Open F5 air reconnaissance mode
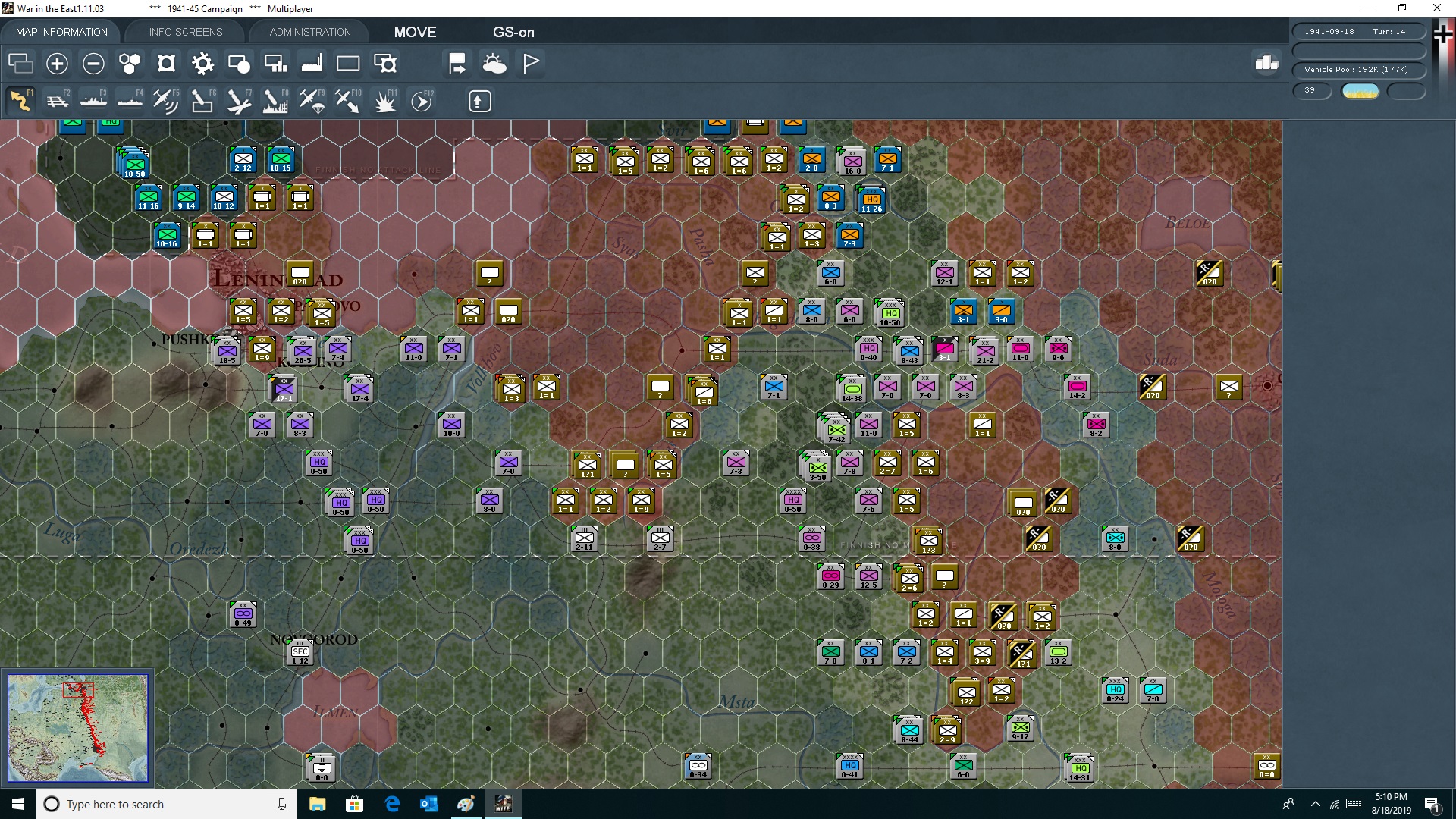1456x819 pixels. point(165,101)
